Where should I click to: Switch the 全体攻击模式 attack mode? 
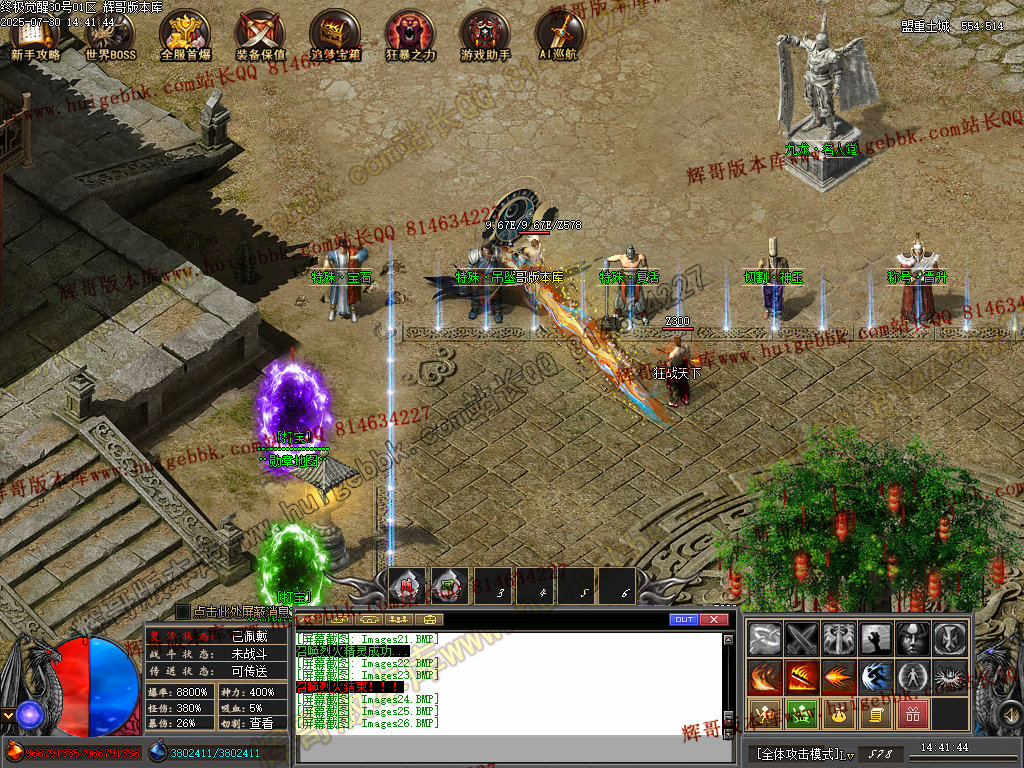click(799, 753)
